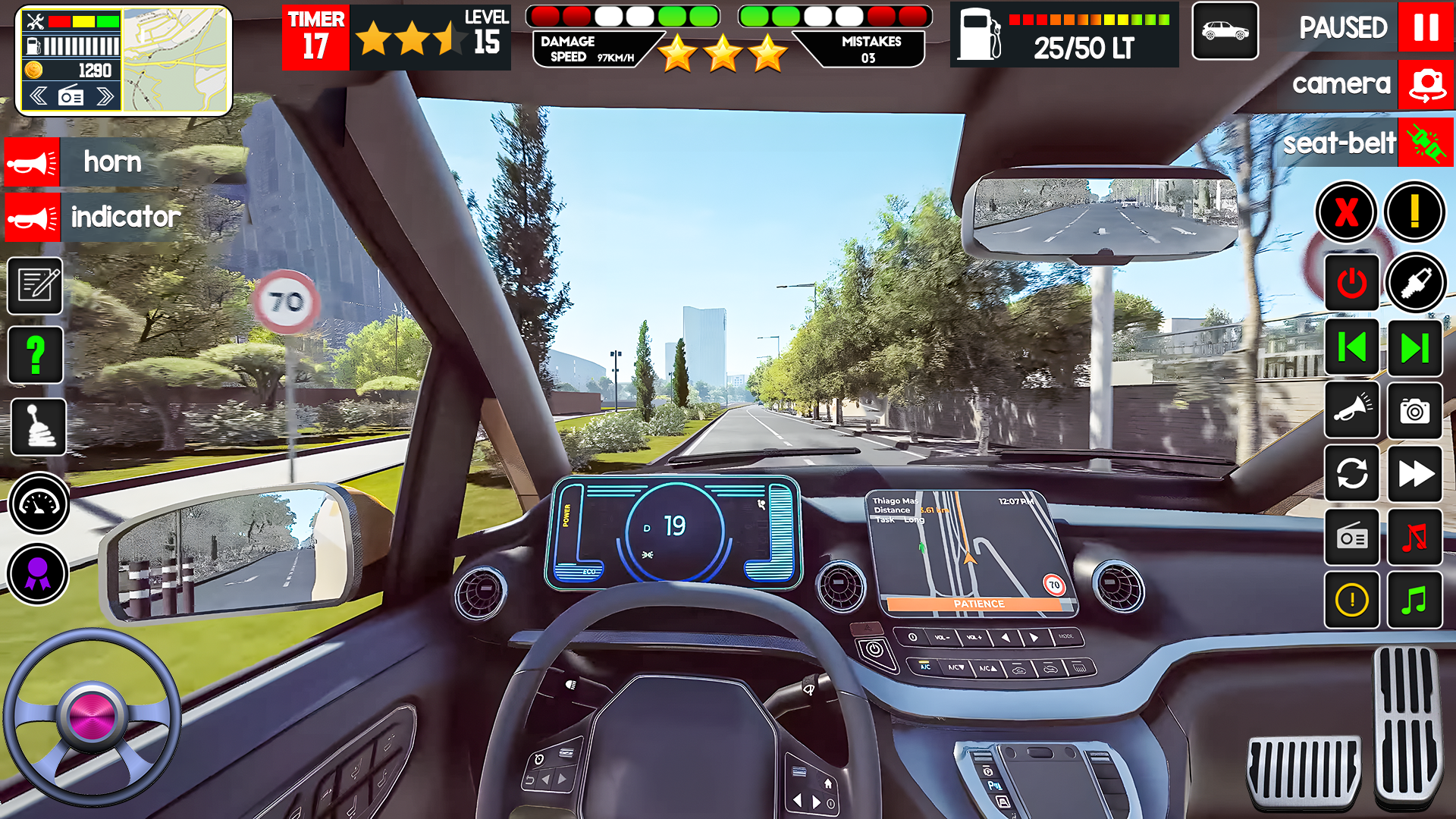
Task: Click the speedometer gauge icon
Action: tap(39, 503)
